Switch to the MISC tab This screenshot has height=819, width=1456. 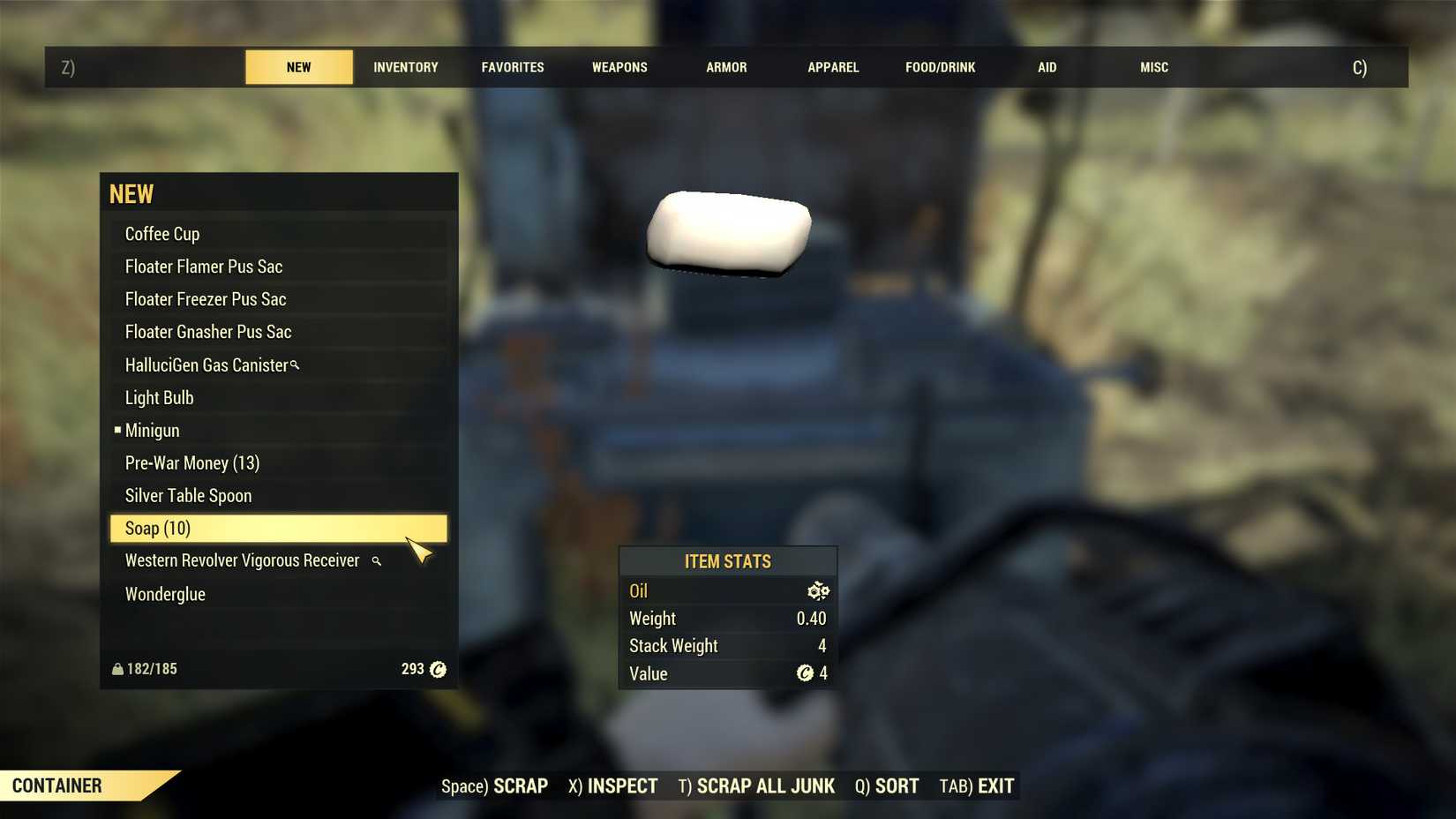click(x=1153, y=66)
